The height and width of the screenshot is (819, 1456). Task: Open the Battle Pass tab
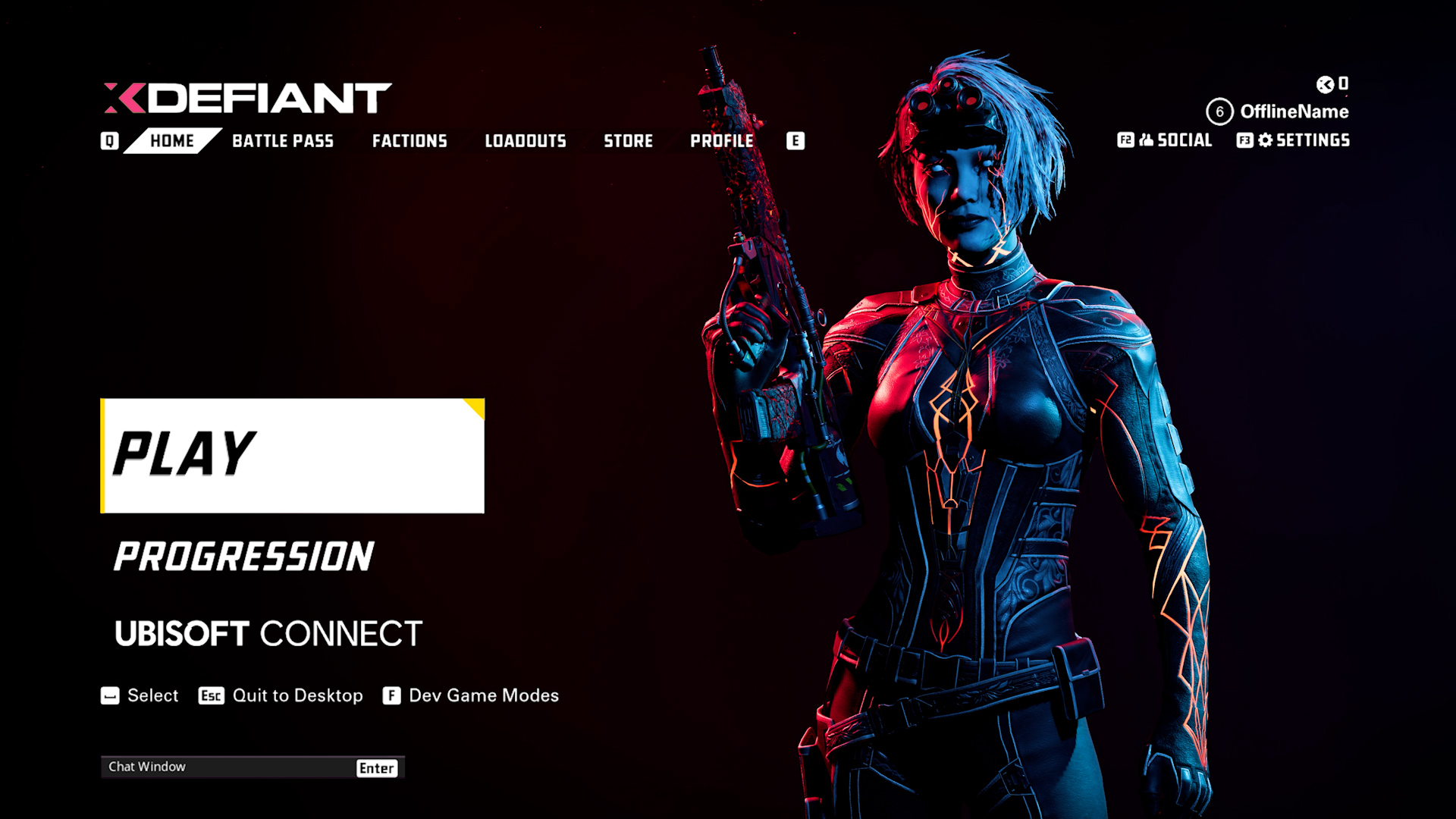coord(283,141)
